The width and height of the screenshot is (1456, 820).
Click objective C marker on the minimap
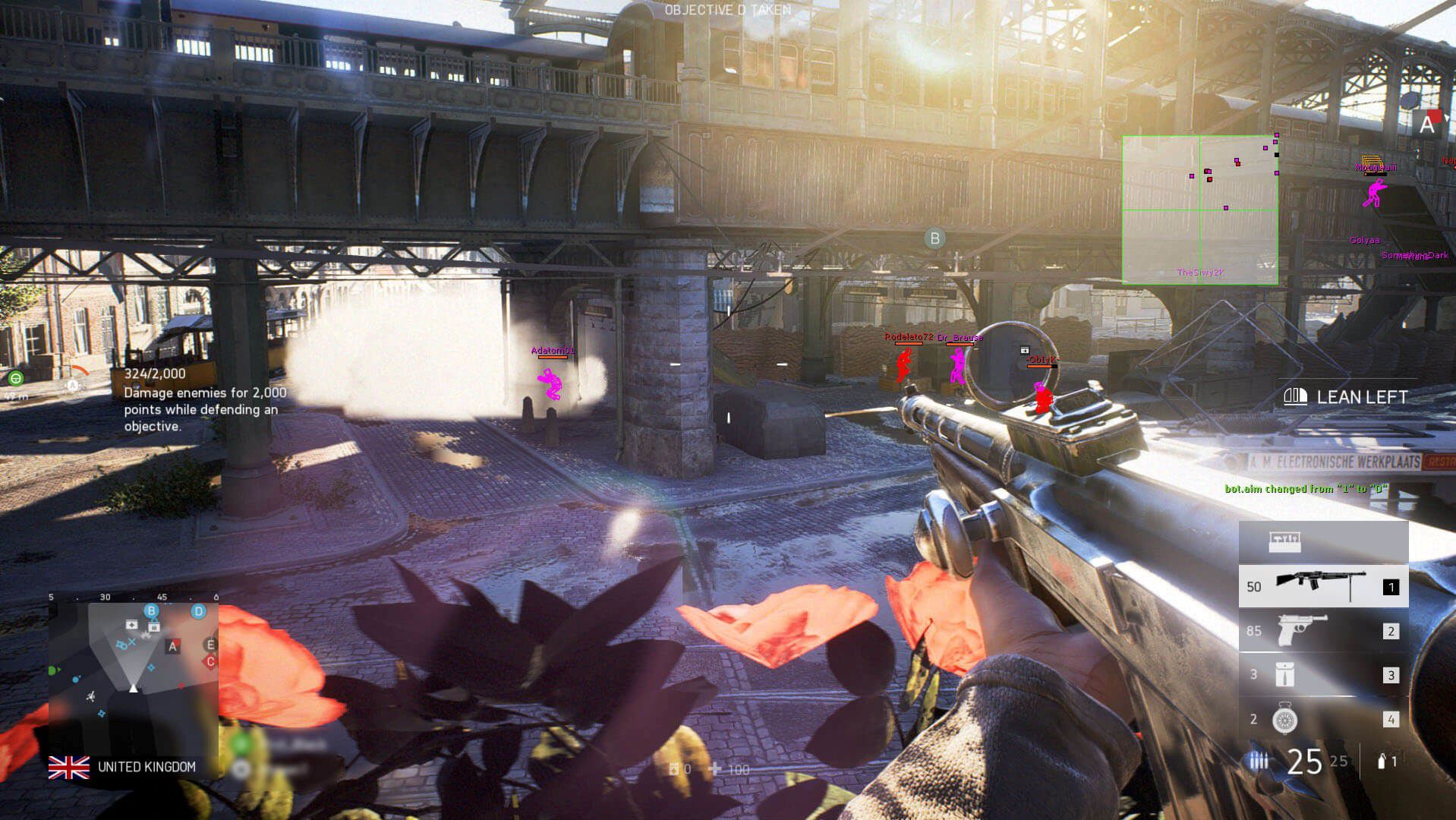tap(210, 661)
